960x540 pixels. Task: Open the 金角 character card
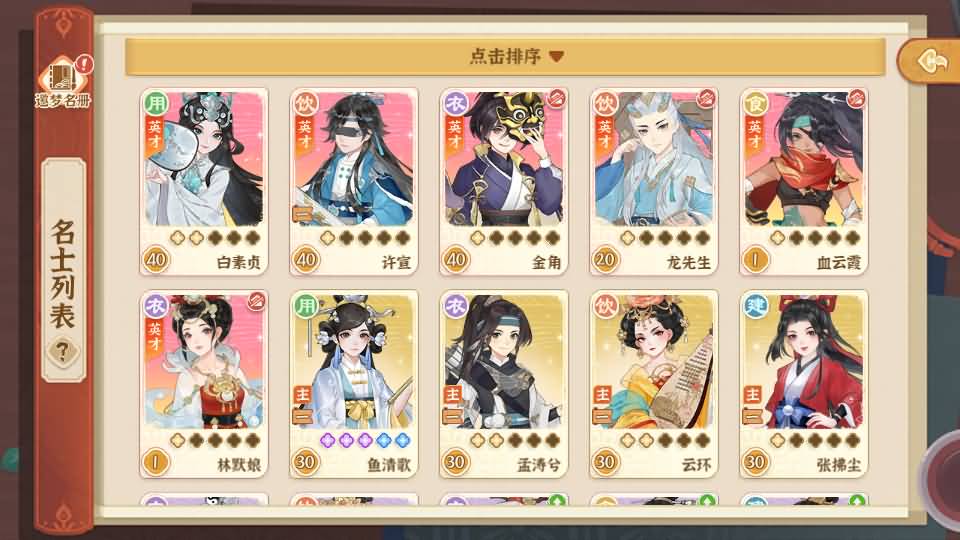(504, 180)
